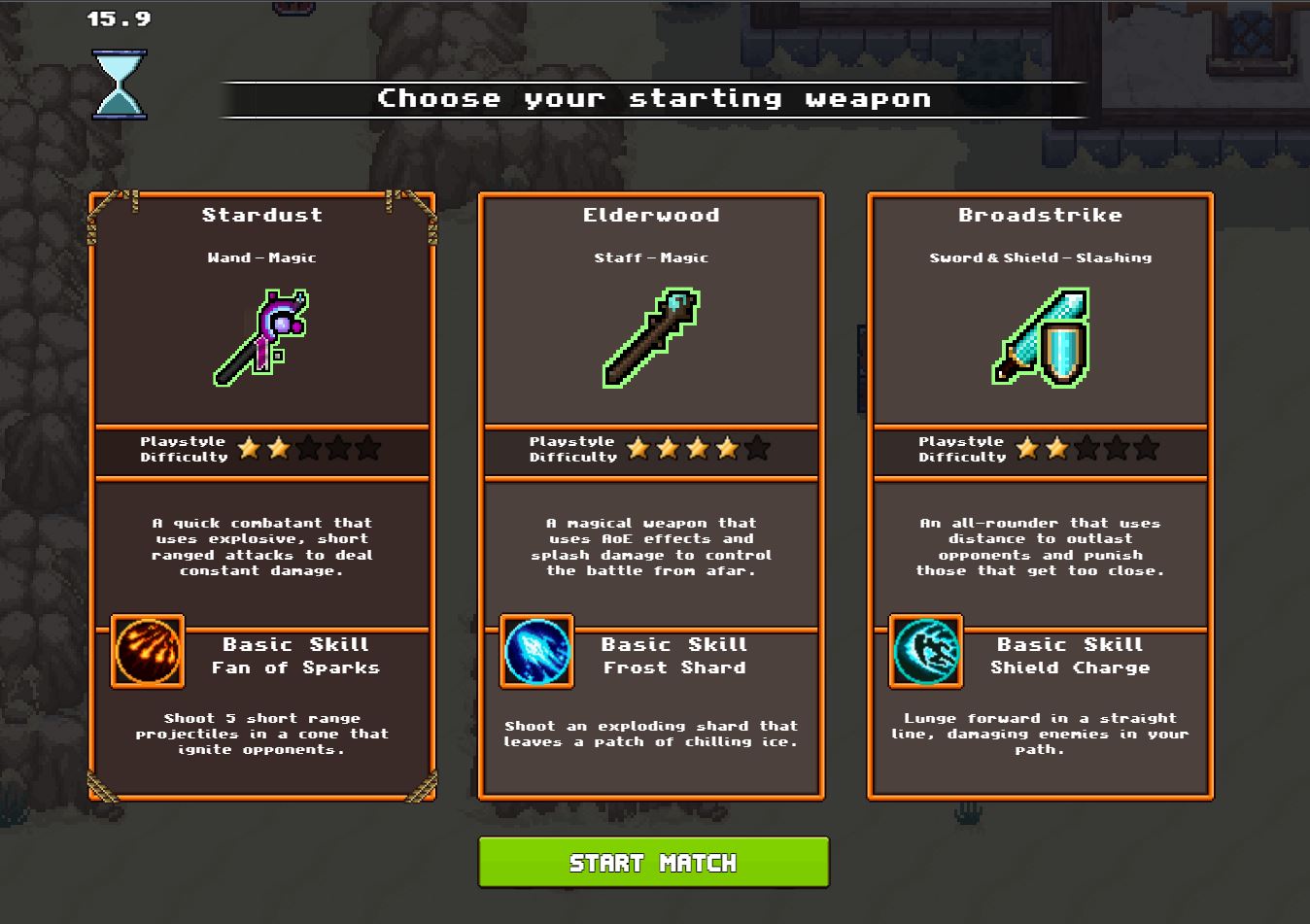Screen dimensions: 1310x924
Task: Click the blue crystal orb on Elderwood card
Action: 535,654
